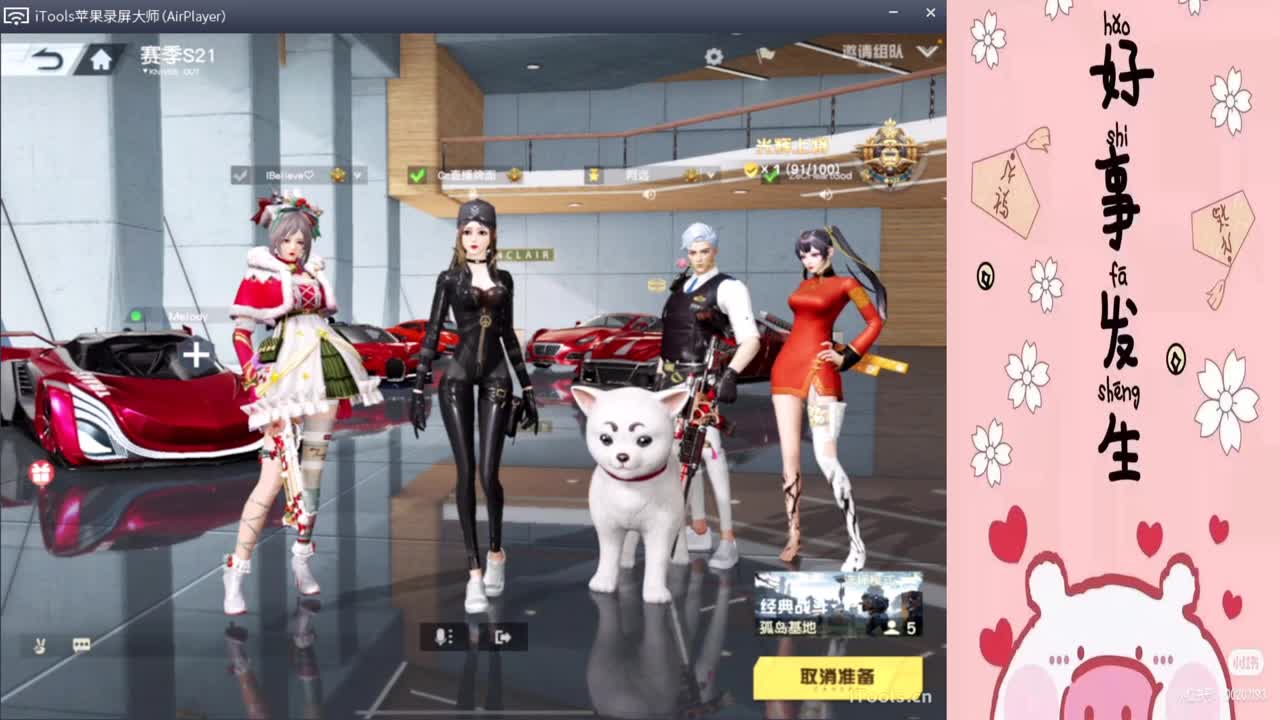Image resolution: width=1280 pixels, height=720 pixels.
Task: Open chat with the speech bubble icon
Action: (x=80, y=645)
